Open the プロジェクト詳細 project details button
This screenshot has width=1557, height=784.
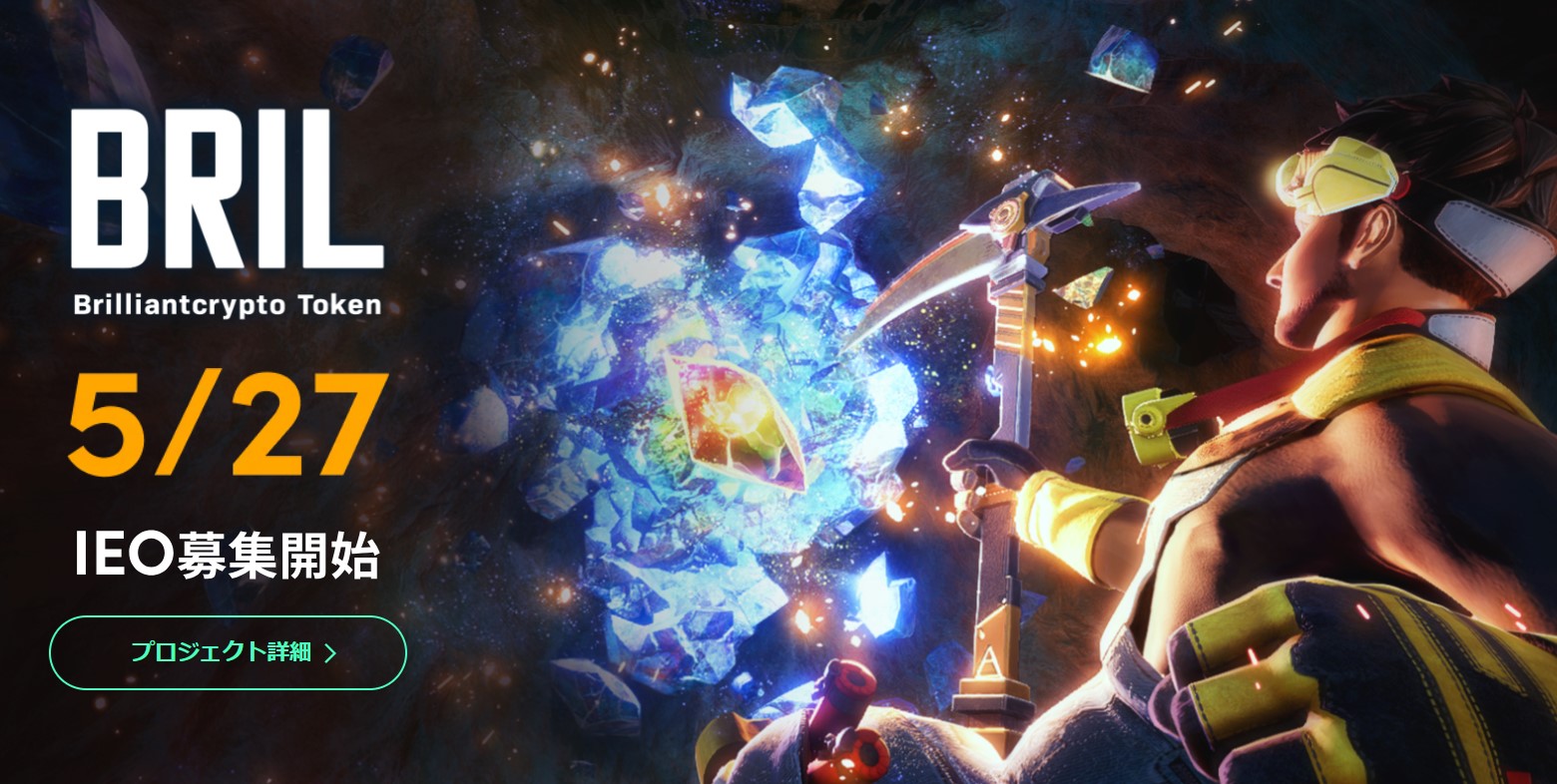click(228, 653)
